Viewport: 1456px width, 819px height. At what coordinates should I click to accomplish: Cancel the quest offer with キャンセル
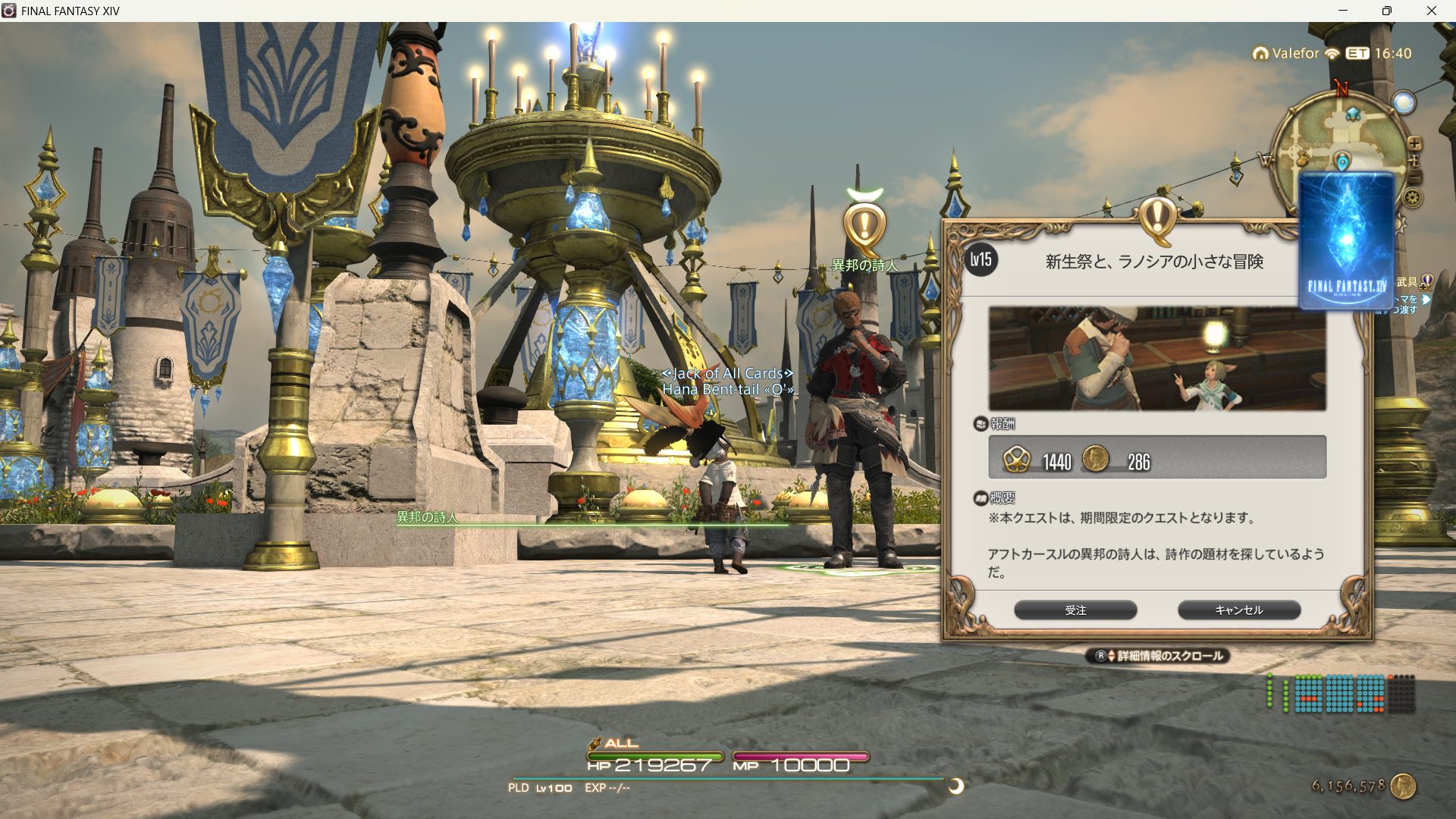[x=1238, y=610]
